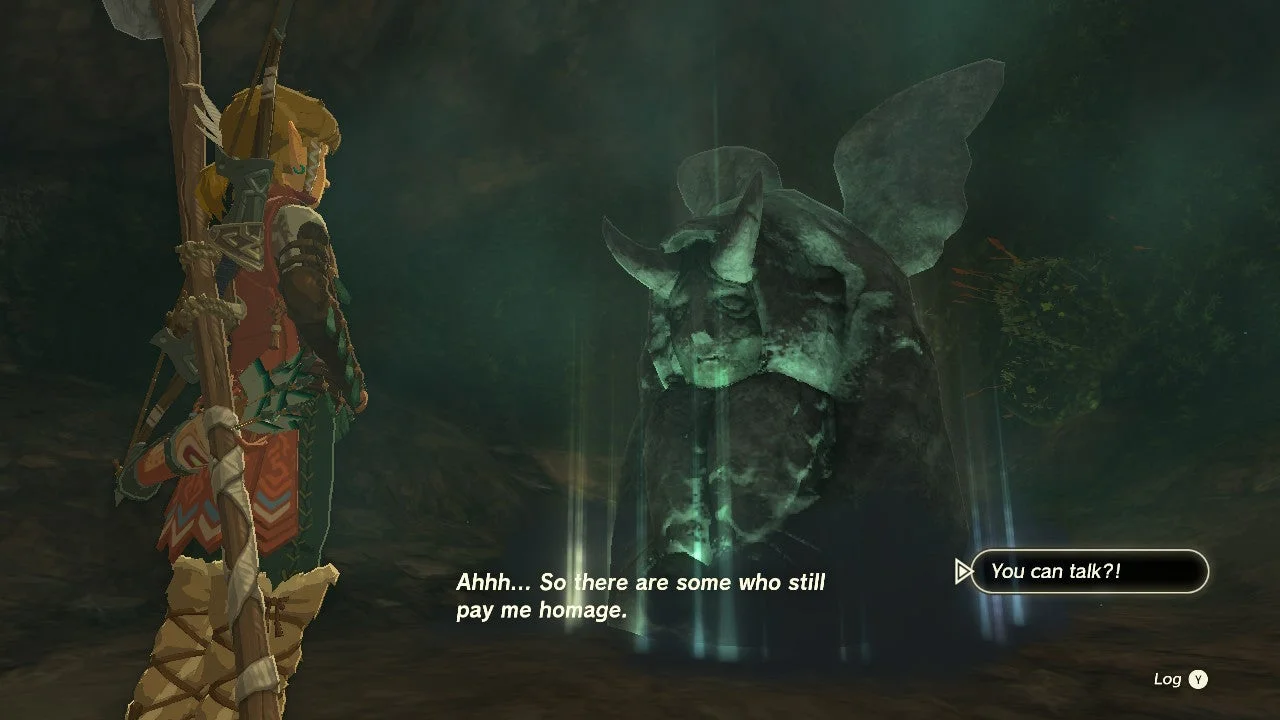
Task: Choose the "You can talk?!" reply
Action: click(1089, 571)
